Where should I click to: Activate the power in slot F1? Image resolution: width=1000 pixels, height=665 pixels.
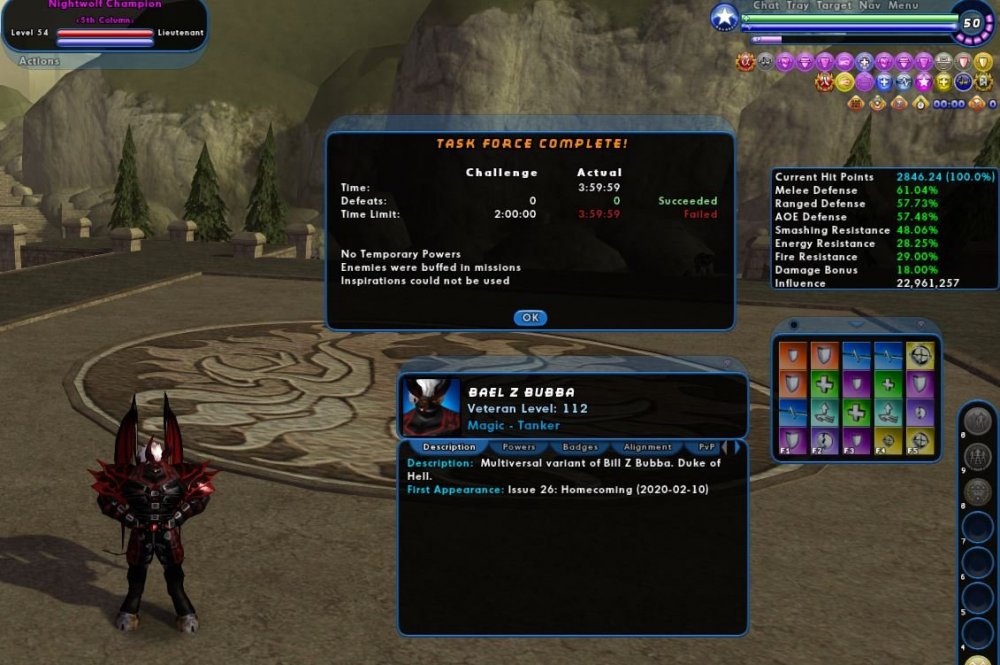792,441
